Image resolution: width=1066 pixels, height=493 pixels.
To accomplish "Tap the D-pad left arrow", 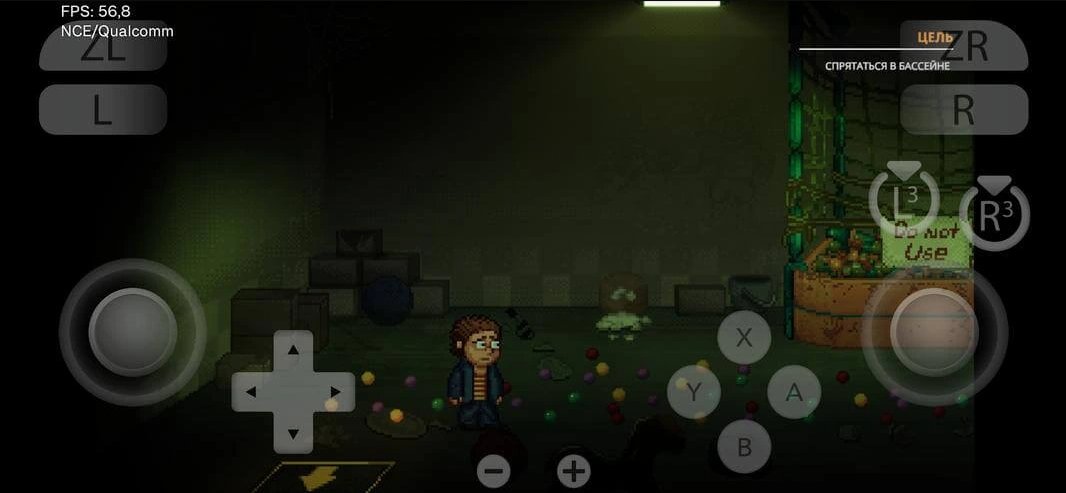I will [x=251, y=392].
